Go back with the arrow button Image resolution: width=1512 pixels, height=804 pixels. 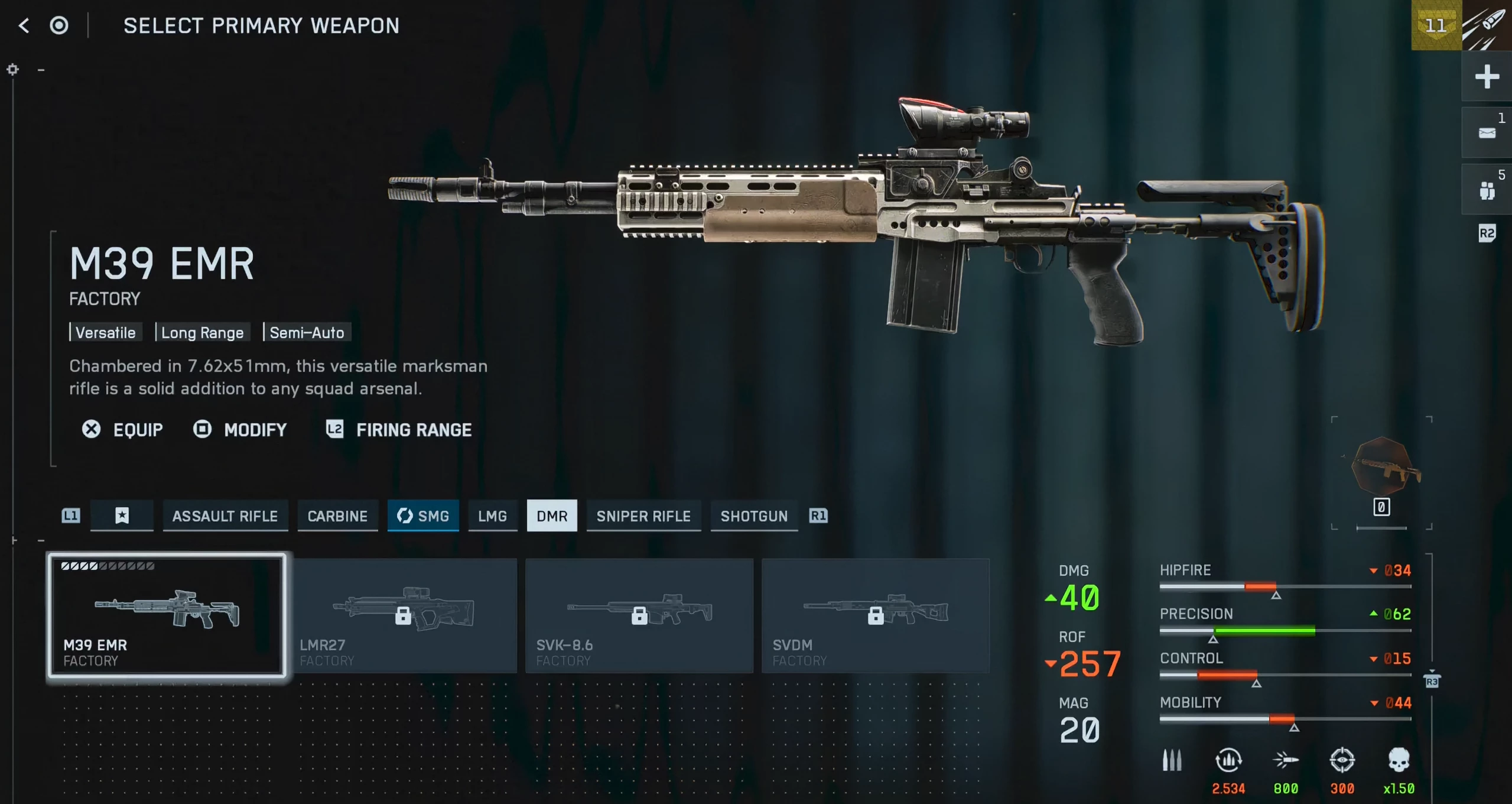tap(24, 25)
